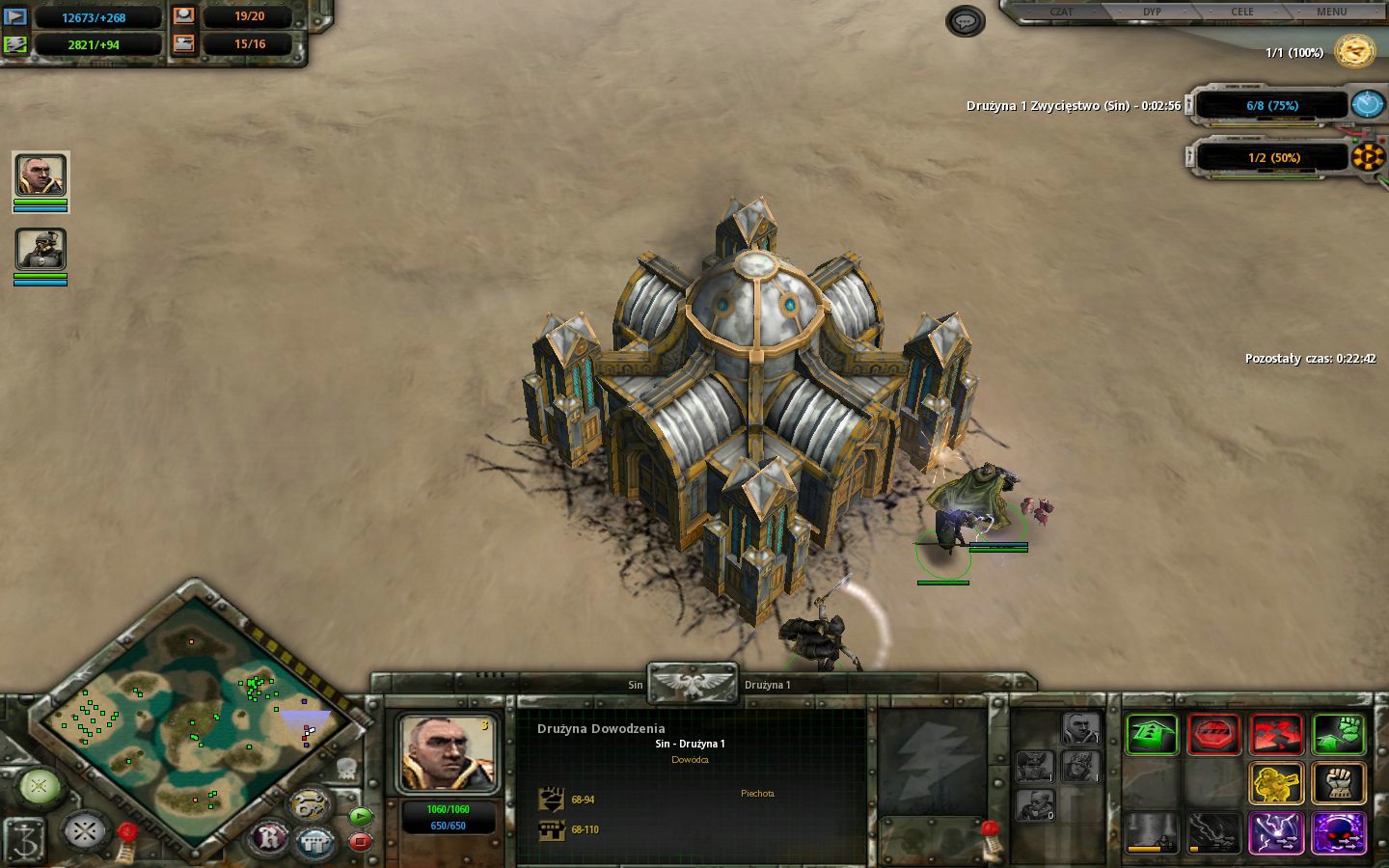
Task: Click the blue building icon near the minimap
Action: tap(314, 842)
